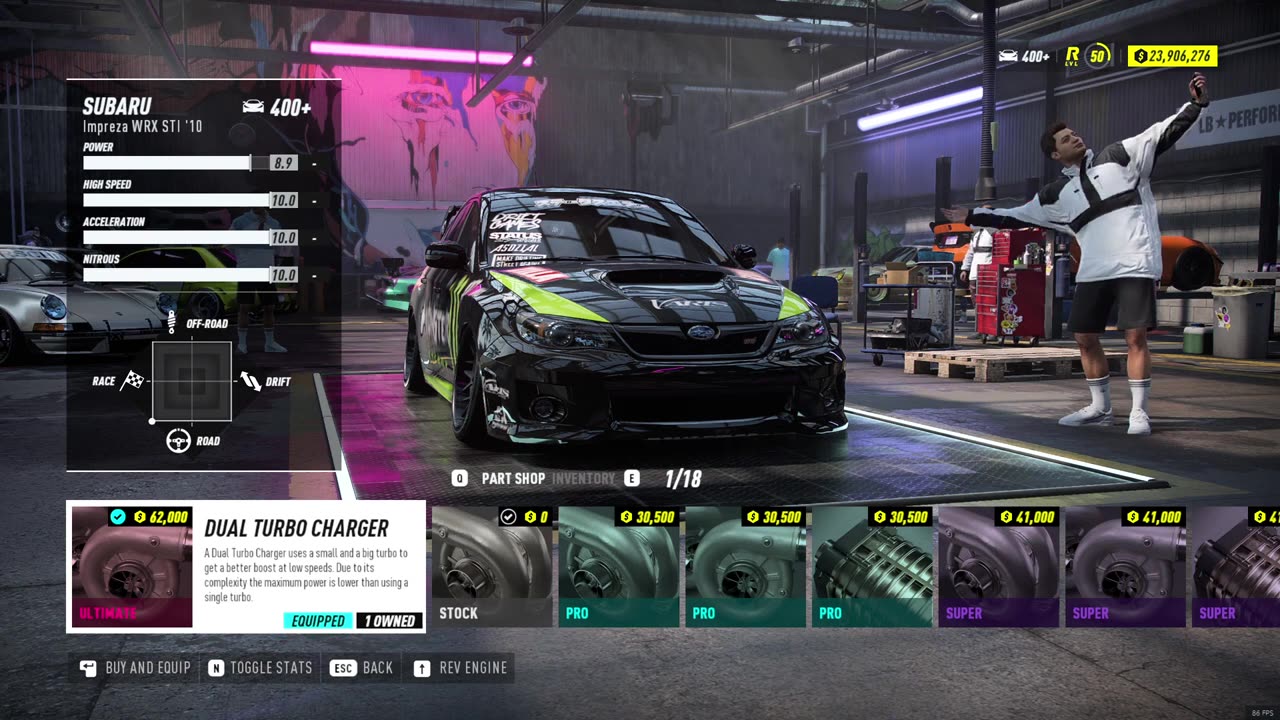Image resolution: width=1280 pixels, height=720 pixels.
Task: Select the Pro supercharger part
Action: [872, 566]
